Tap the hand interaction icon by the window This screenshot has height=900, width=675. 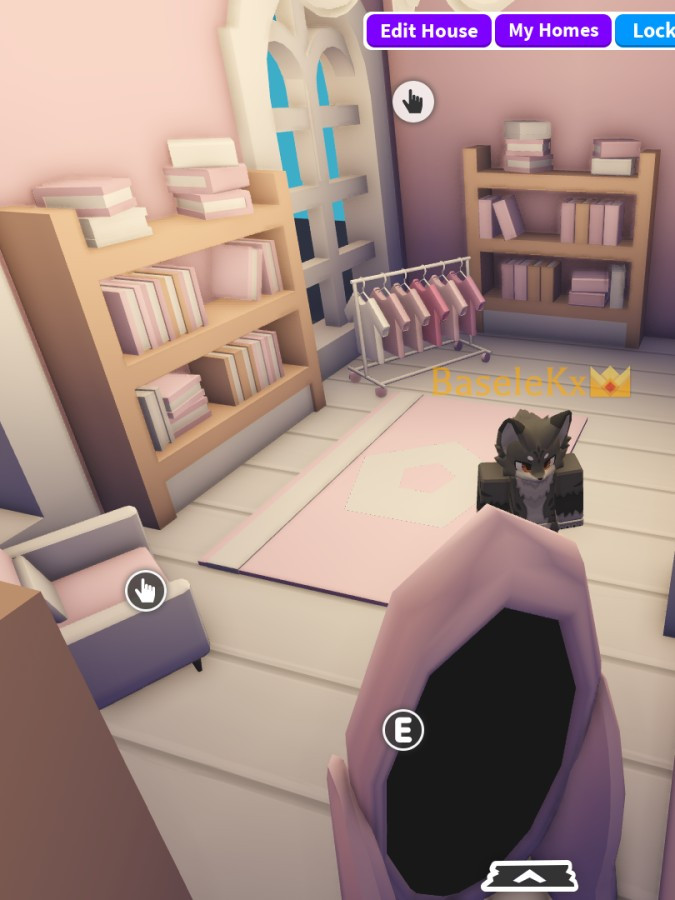pyautogui.click(x=413, y=101)
